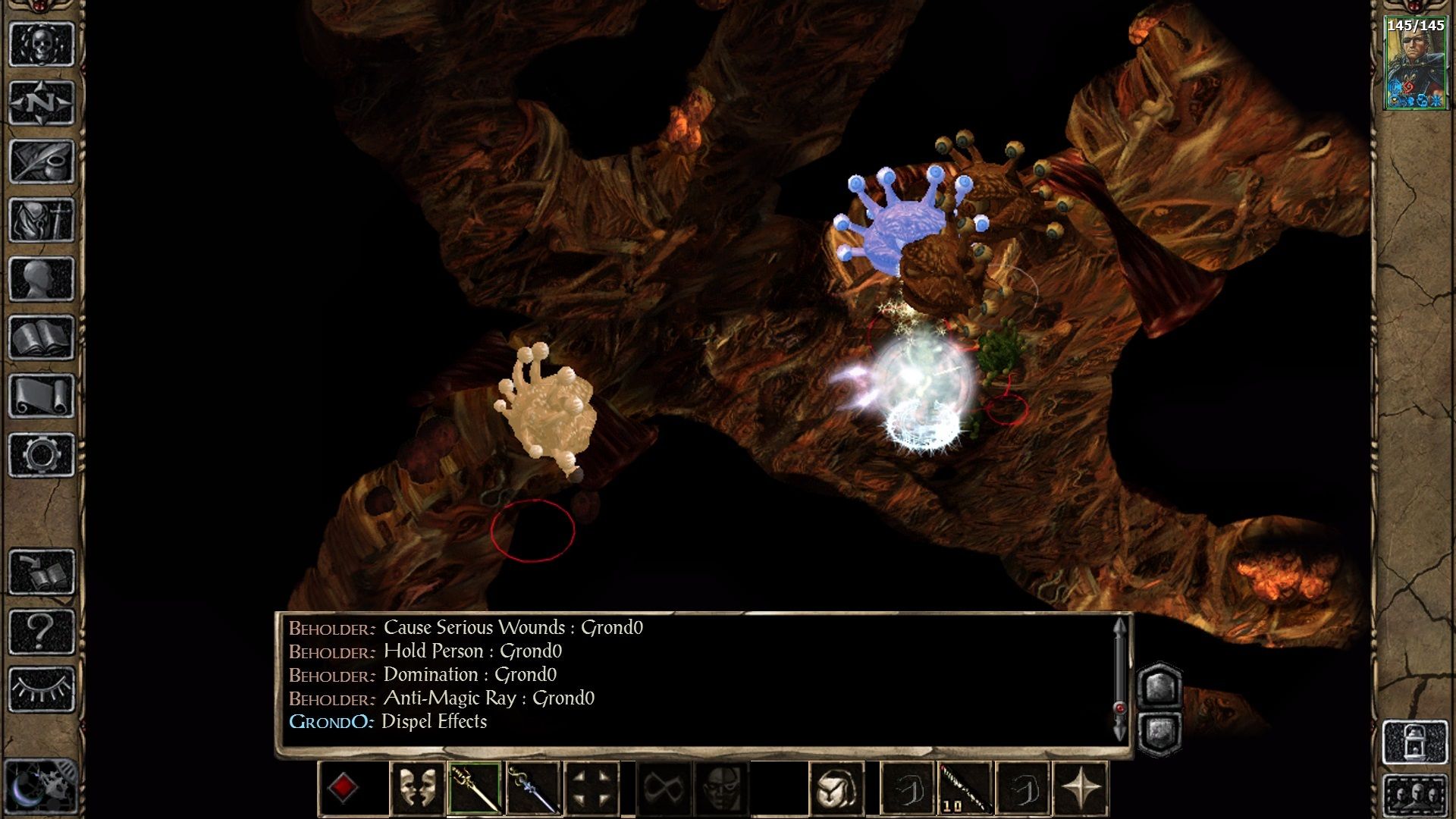1456x819 pixels.
Task: Open the journal with the quill button
Action: click(42, 162)
